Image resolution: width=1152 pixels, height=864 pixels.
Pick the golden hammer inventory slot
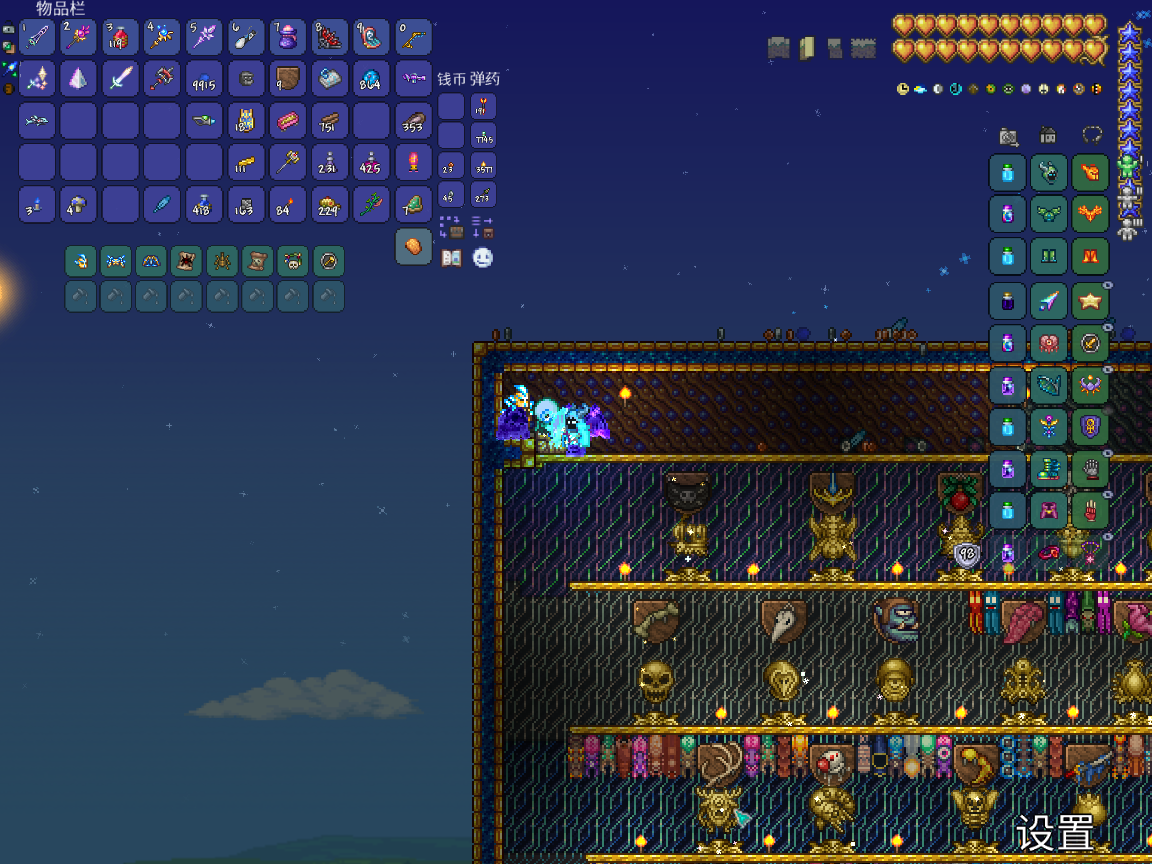pyautogui.click(x=288, y=162)
